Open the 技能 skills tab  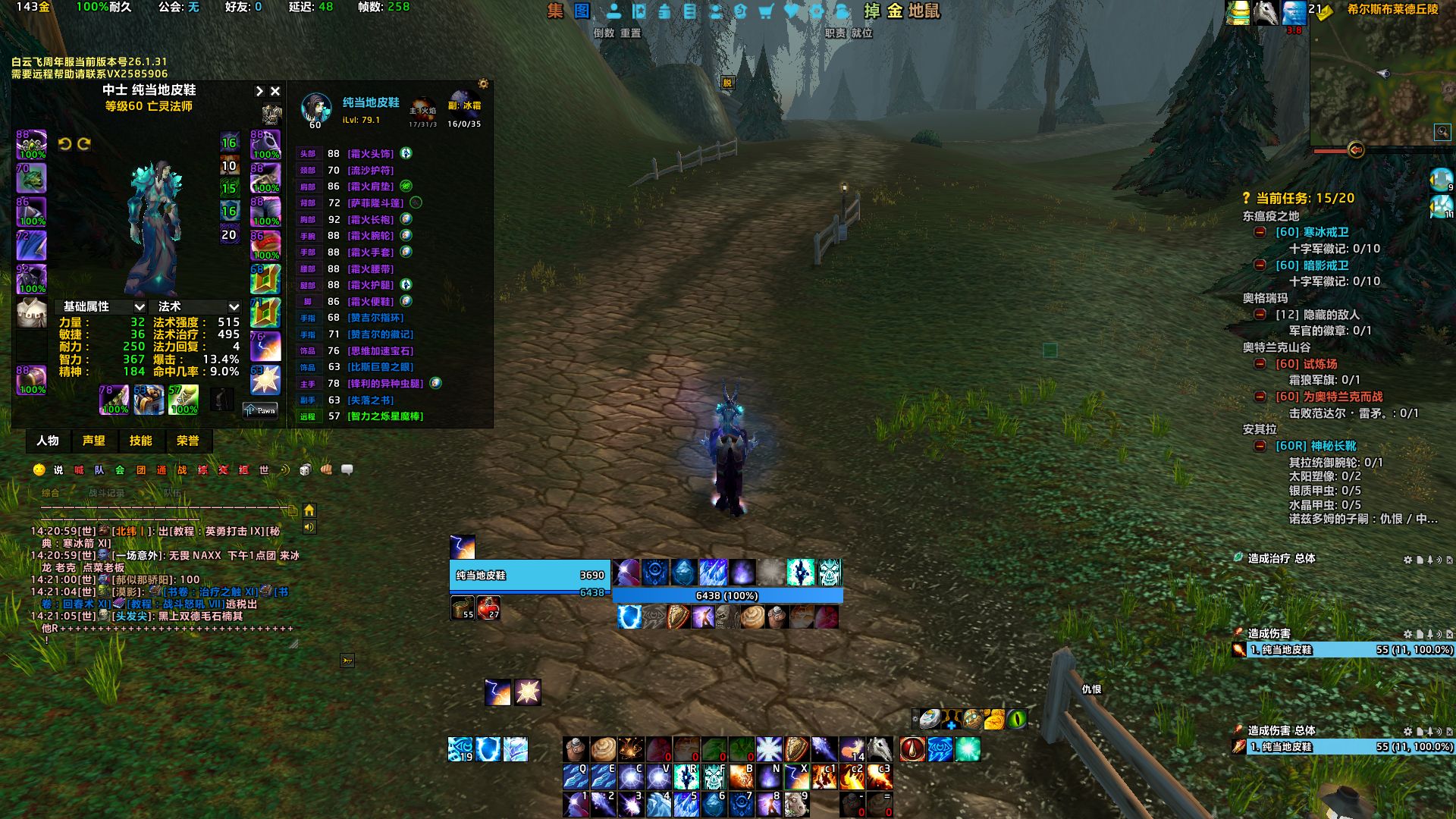tap(140, 441)
